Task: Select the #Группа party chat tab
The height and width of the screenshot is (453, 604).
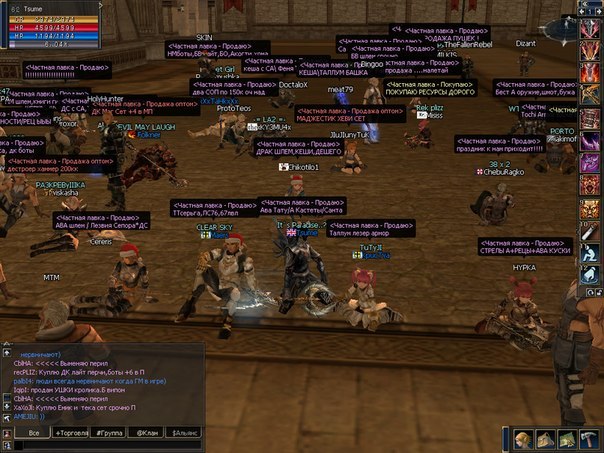Action: click(x=110, y=433)
